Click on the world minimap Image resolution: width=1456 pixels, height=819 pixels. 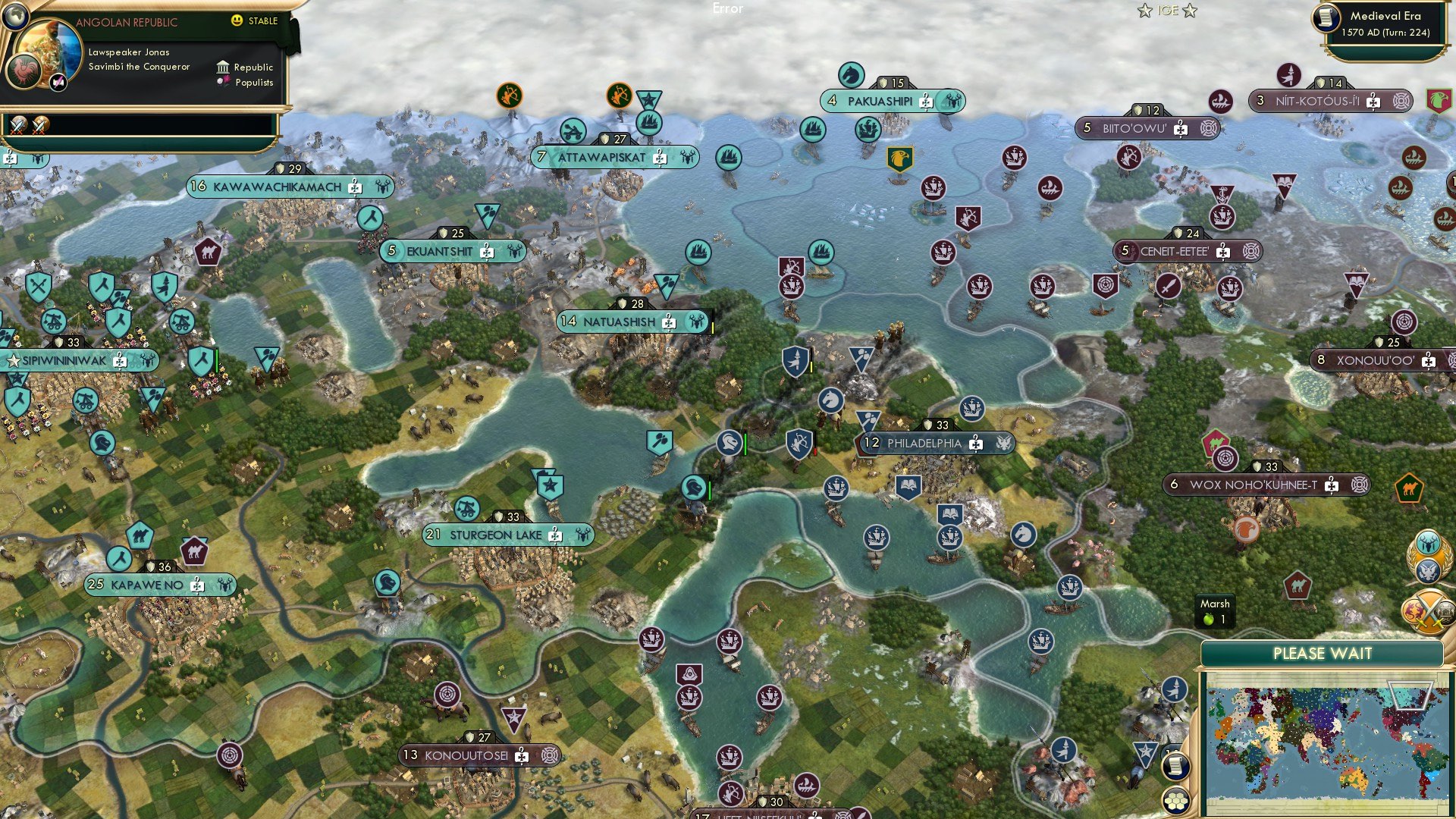click(x=1326, y=741)
